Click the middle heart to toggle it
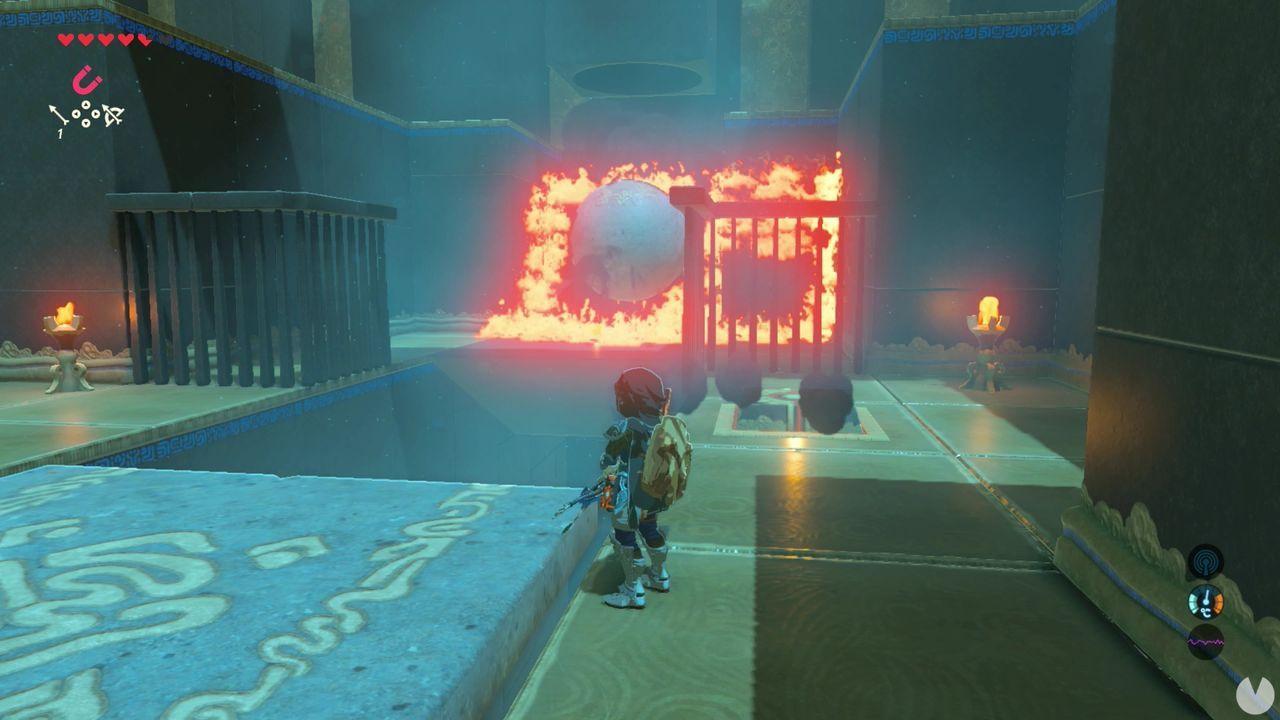1280x720 pixels. click(106, 39)
